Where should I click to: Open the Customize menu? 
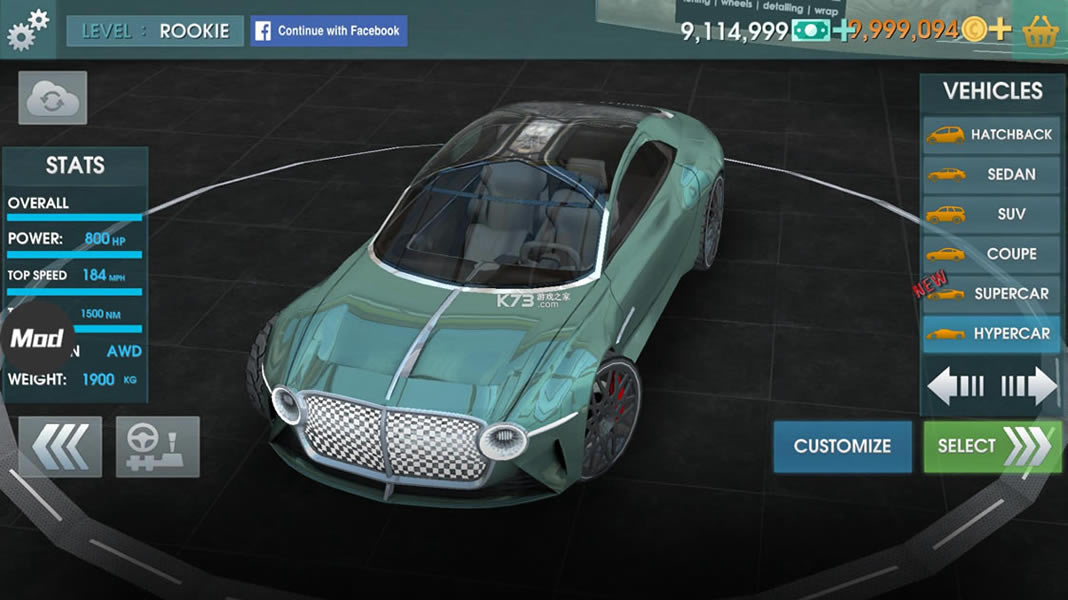click(x=842, y=446)
